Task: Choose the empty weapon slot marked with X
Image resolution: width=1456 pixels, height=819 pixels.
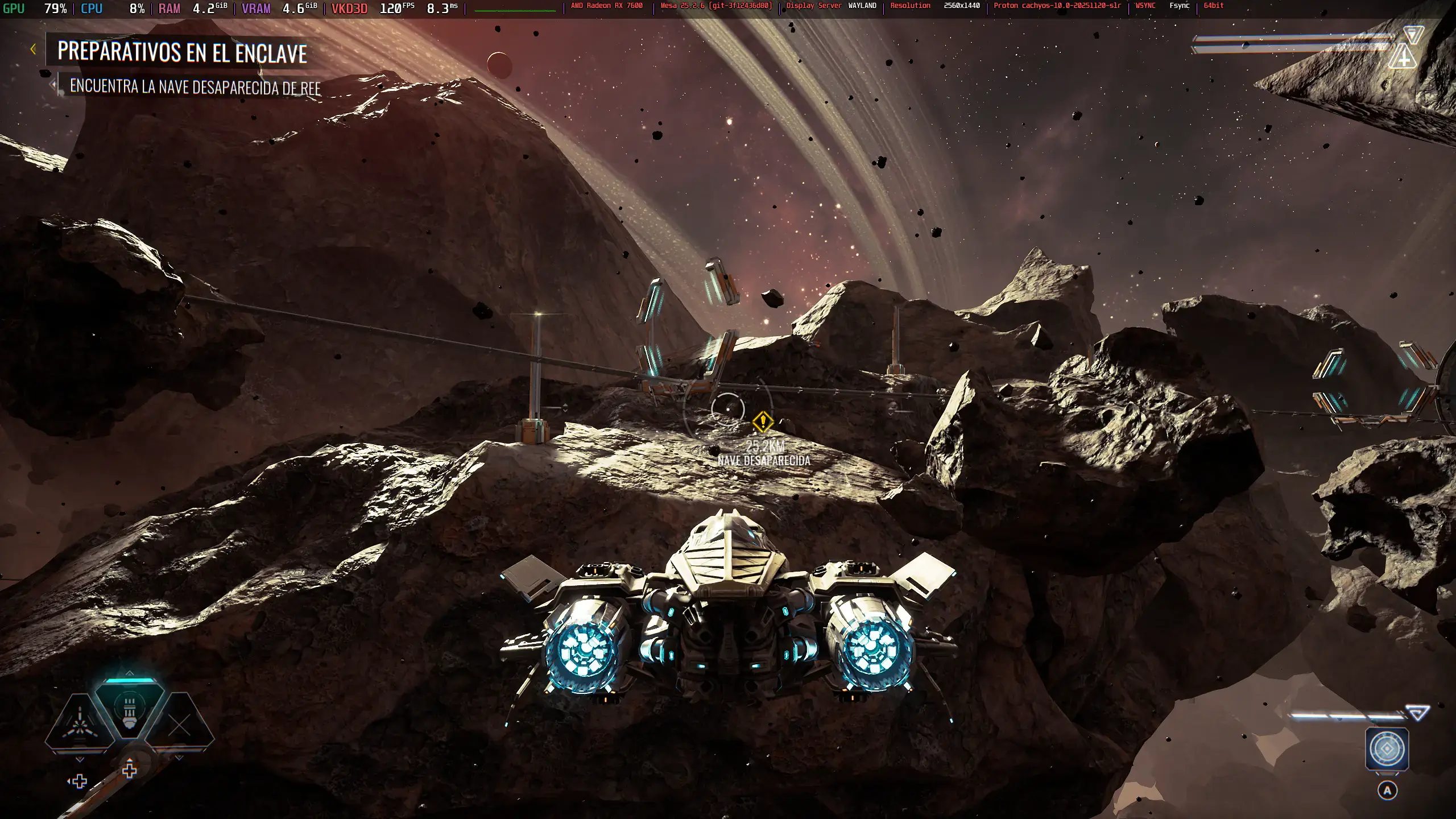Action: click(180, 725)
